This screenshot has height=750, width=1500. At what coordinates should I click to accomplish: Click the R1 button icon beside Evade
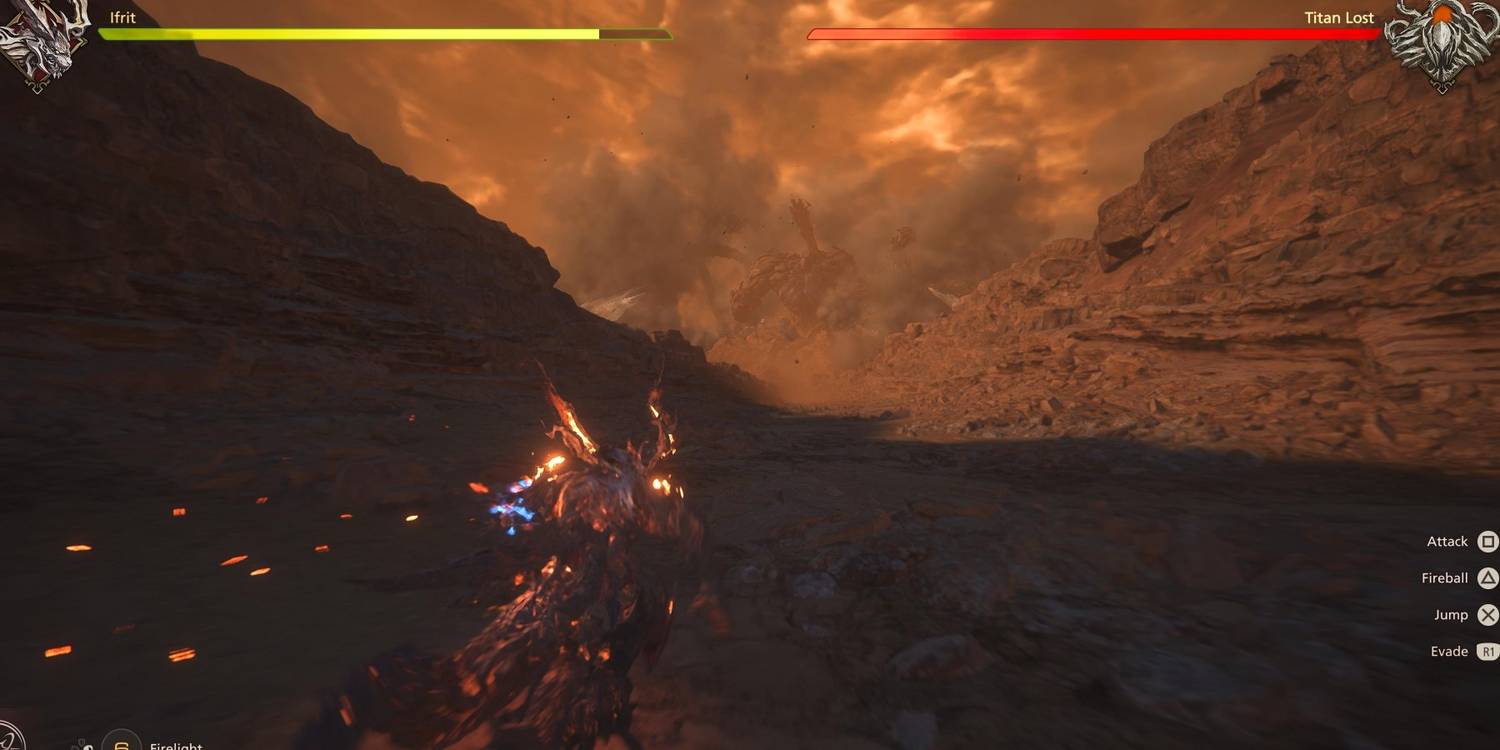(1487, 651)
